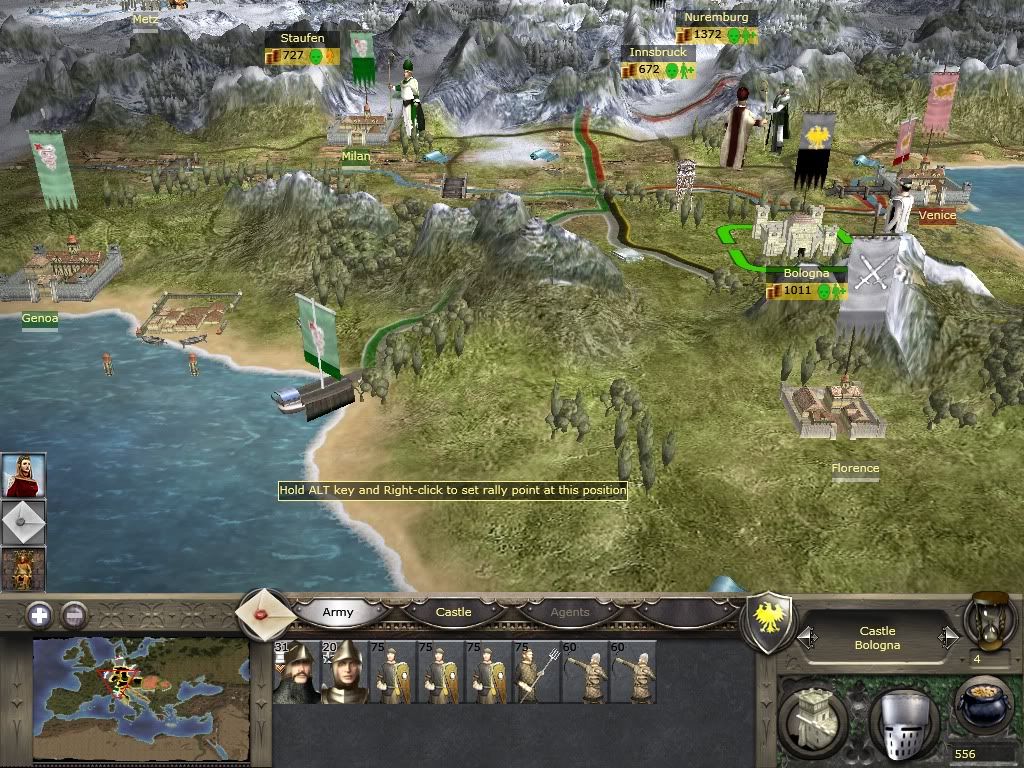The image size is (1024, 768).
Task: Open the Castle tab
Action: (453, 612)
